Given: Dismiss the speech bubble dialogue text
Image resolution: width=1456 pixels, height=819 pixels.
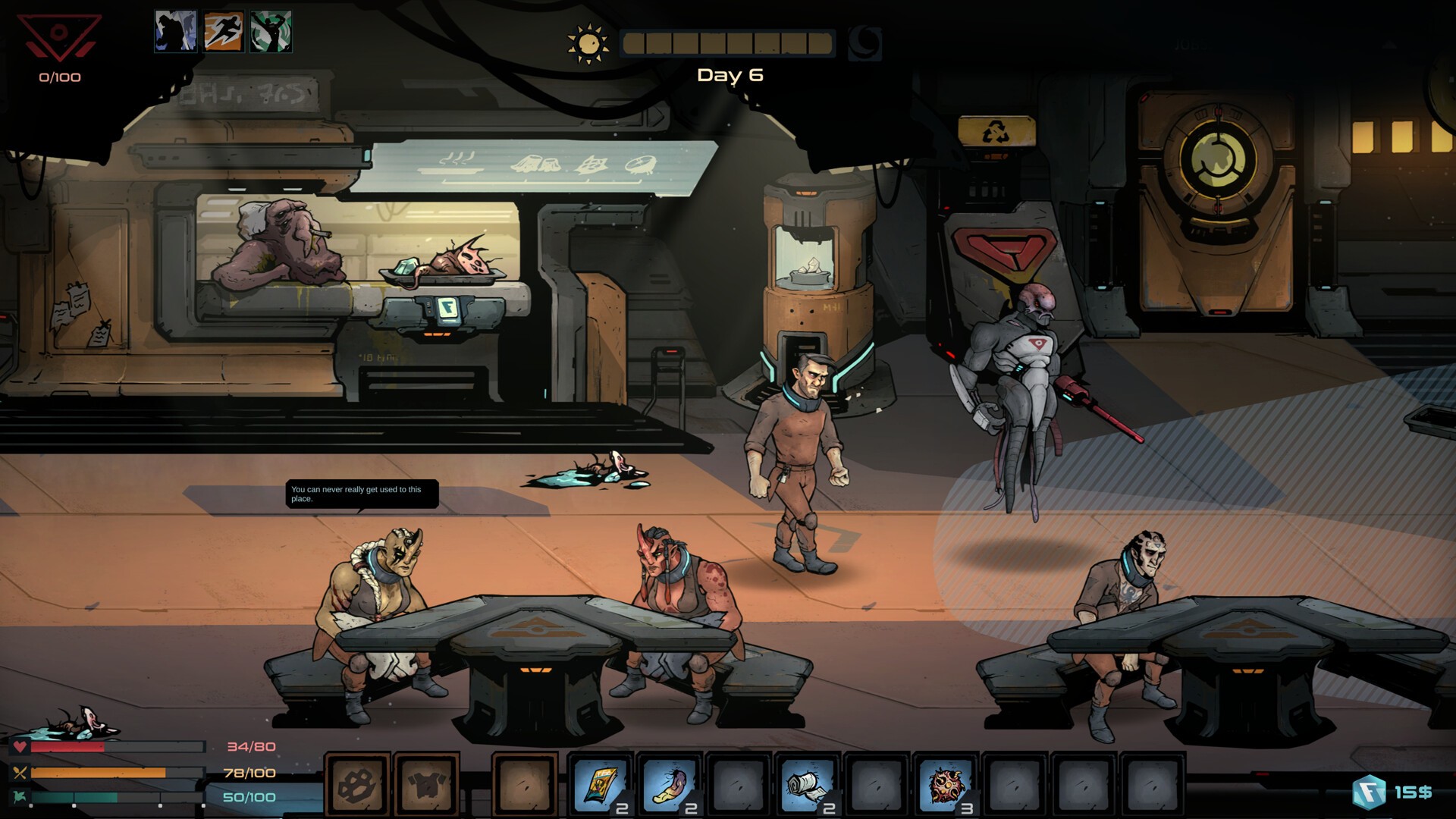Looking at the screenshot, I should pyautogui.click(x=362, y=494).
